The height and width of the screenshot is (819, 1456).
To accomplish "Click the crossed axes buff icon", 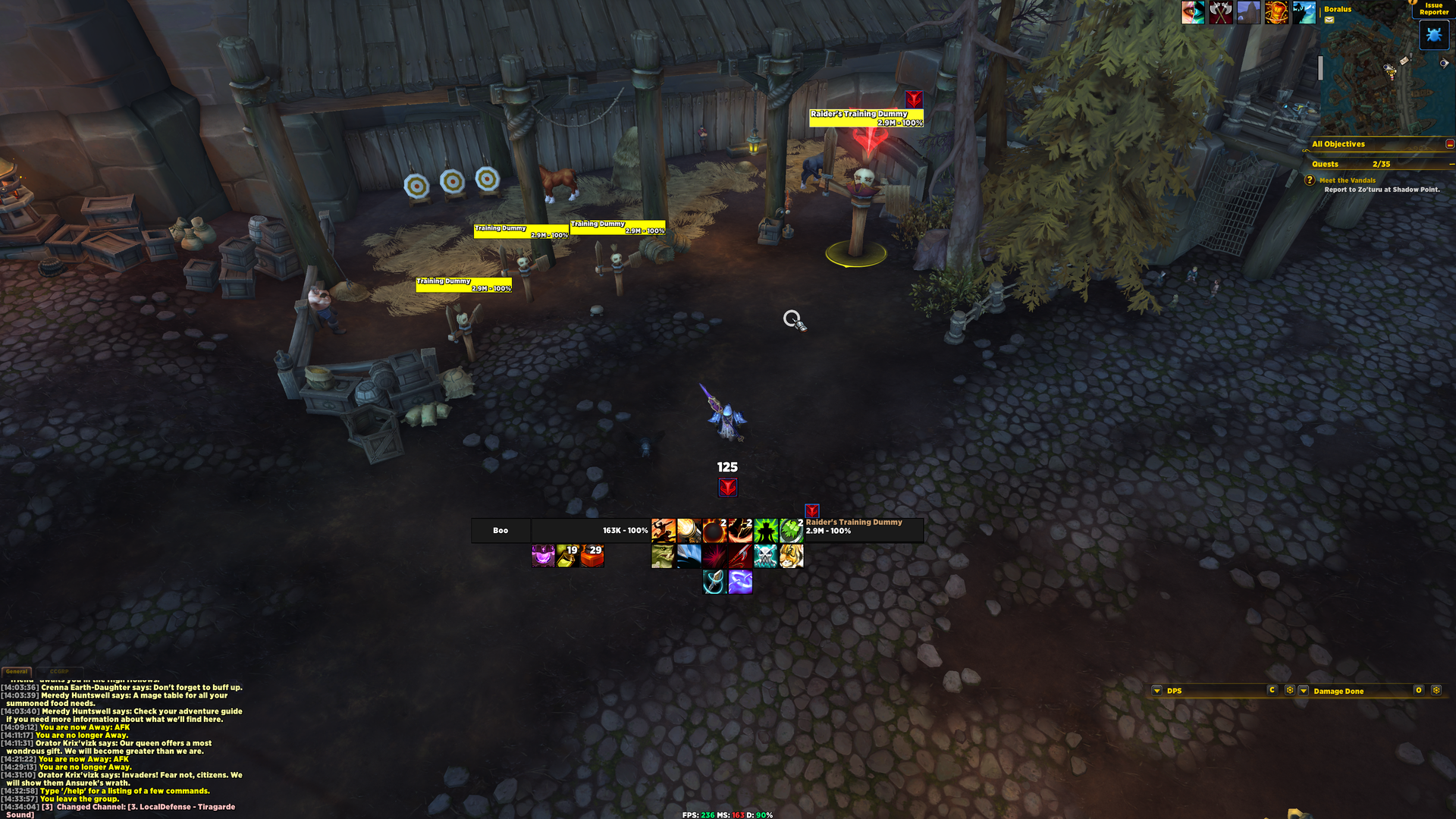I will coord(1220,12).
